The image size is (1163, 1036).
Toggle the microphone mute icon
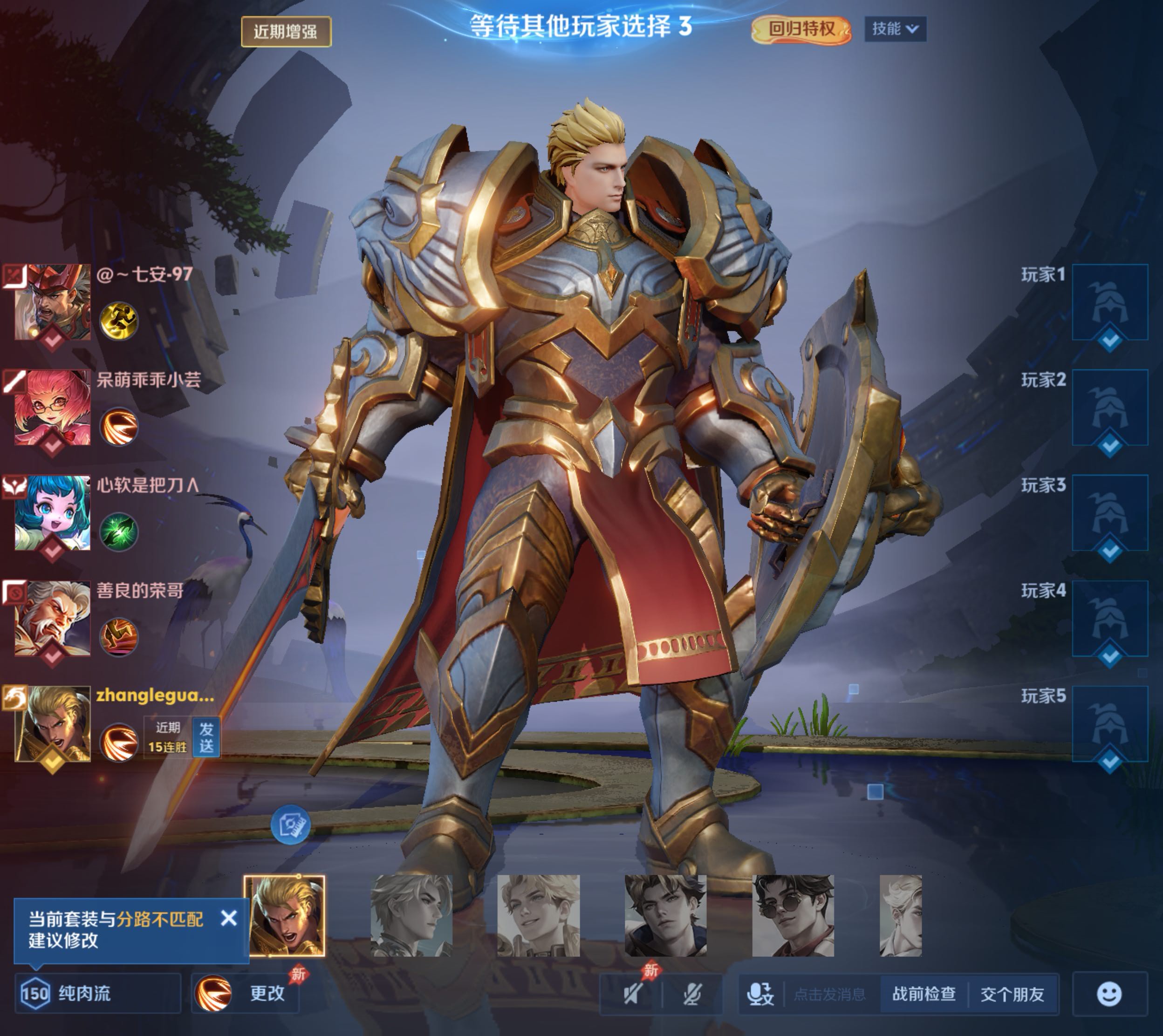(x=692, y=994)
